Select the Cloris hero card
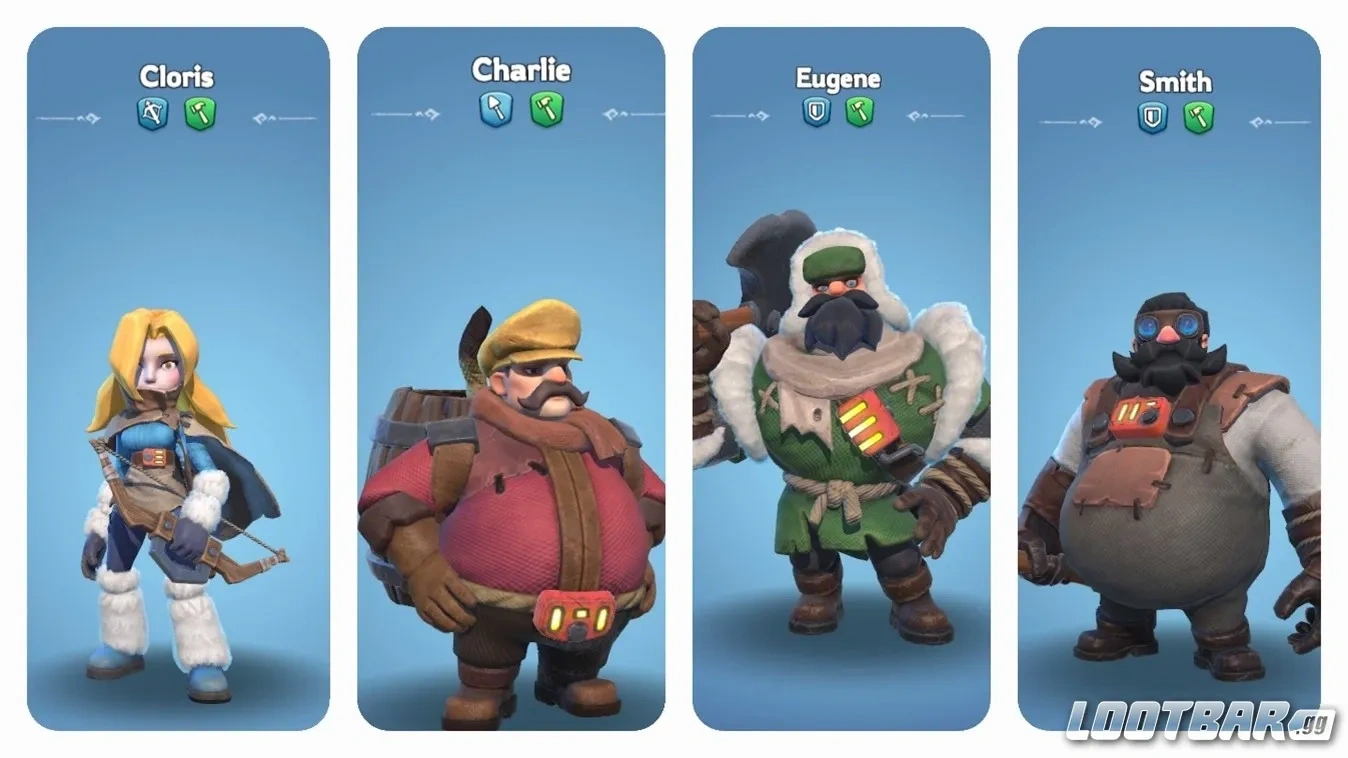This screenshot has width=1348, height=758. tap(178, 380)
